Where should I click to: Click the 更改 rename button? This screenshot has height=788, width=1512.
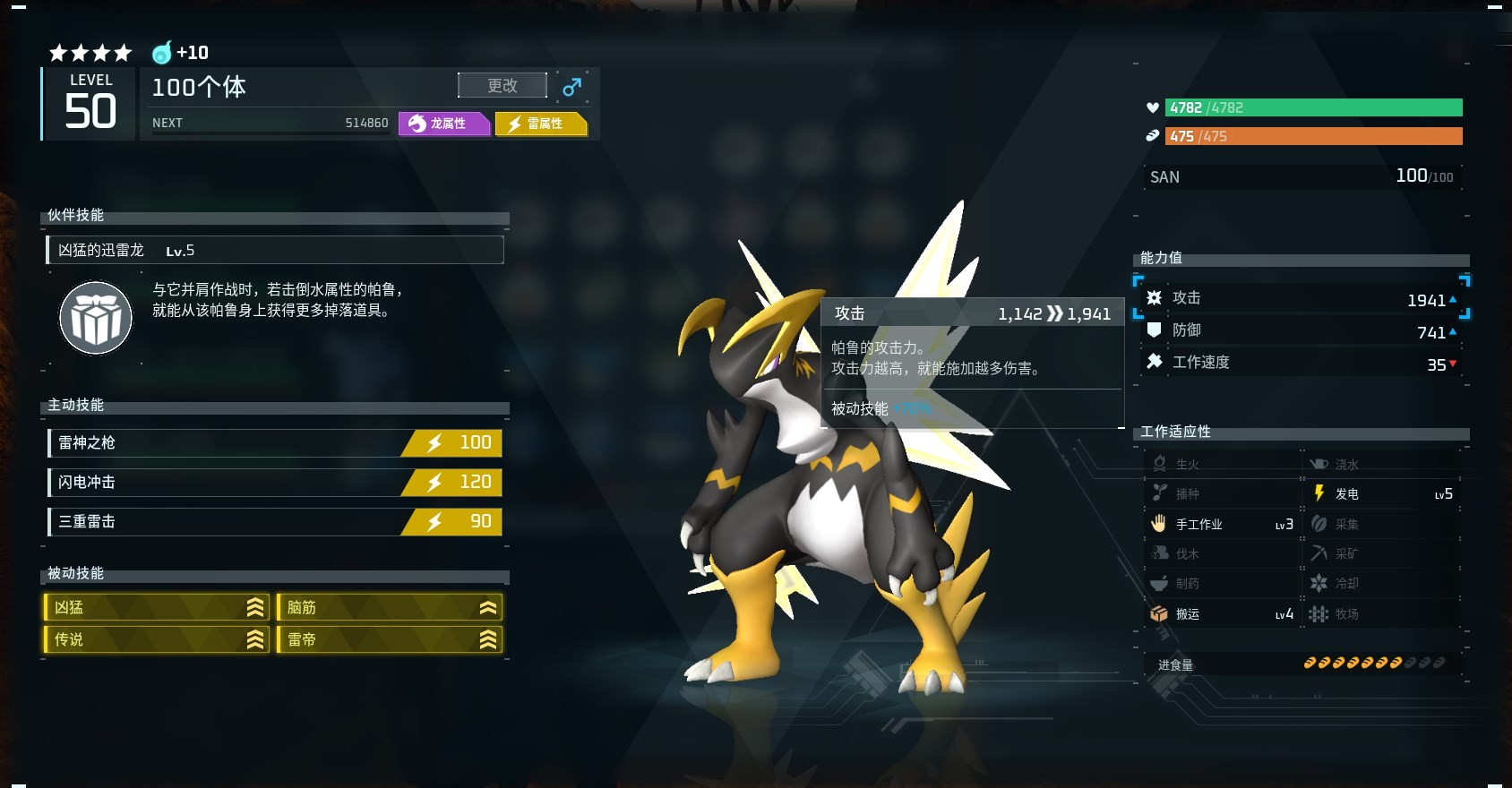(x=502, y=85)
